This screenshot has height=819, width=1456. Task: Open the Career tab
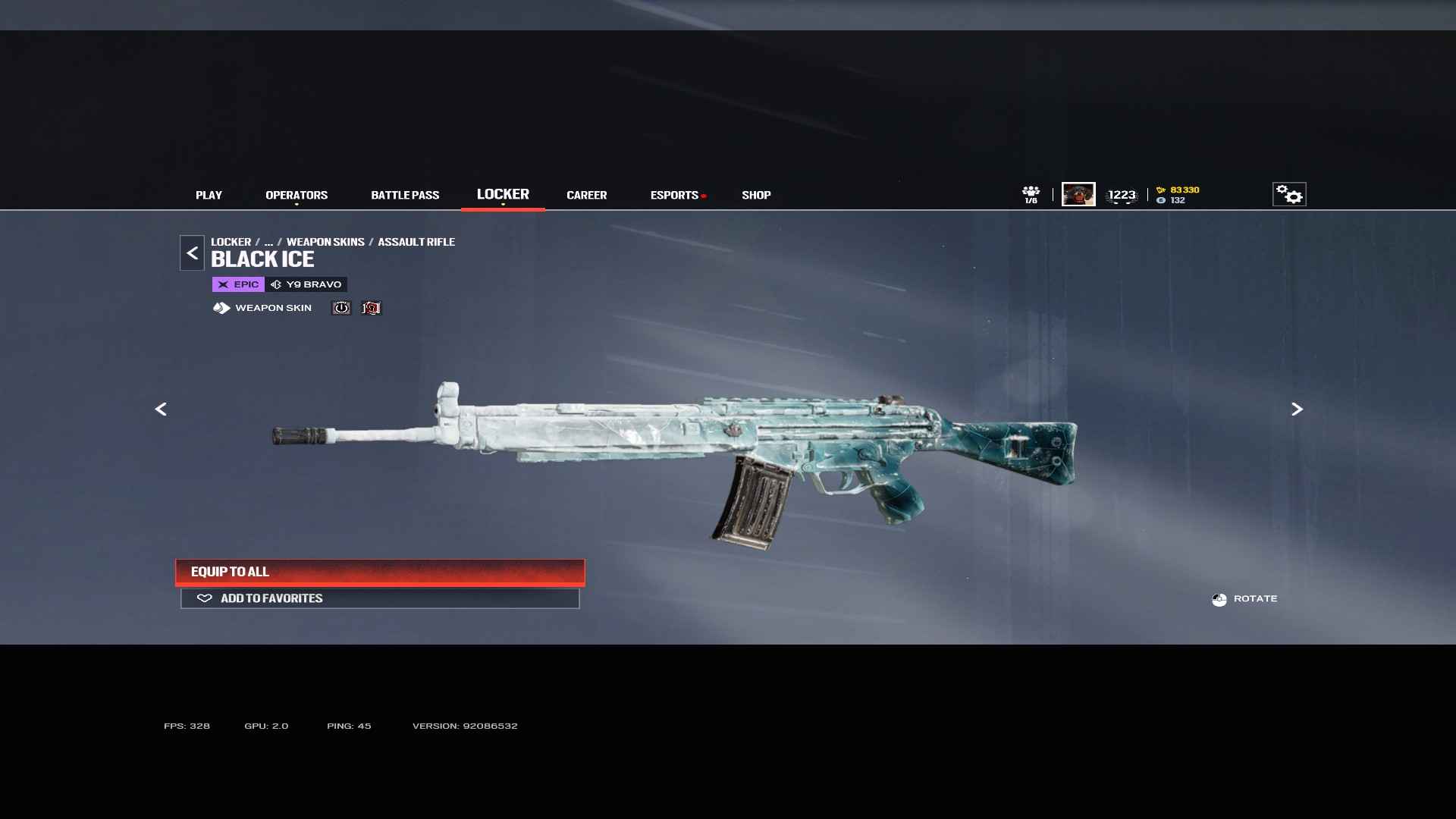[x=586, y=195]
